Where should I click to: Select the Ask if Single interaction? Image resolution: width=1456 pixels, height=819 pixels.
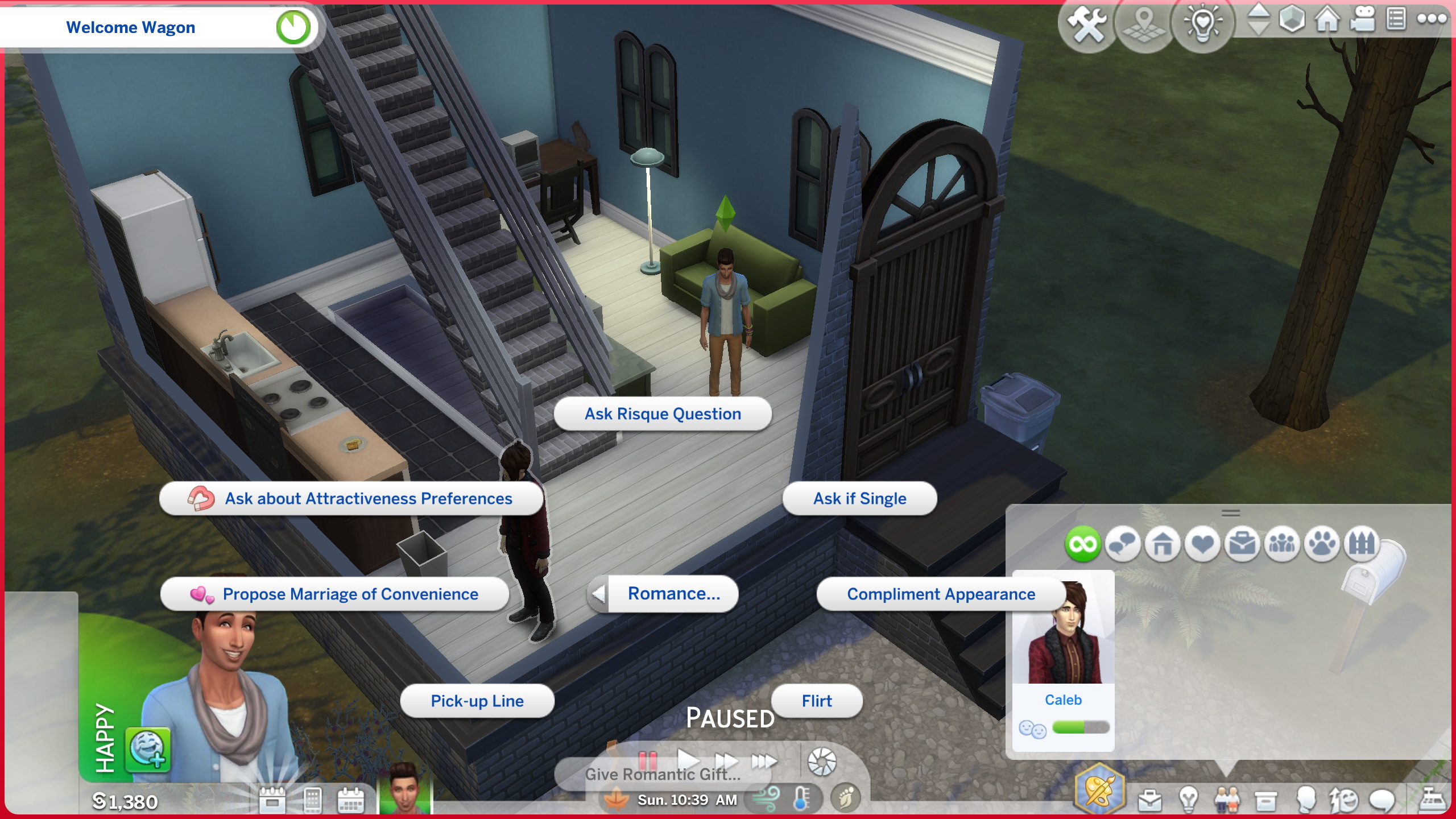coord(859,498)
